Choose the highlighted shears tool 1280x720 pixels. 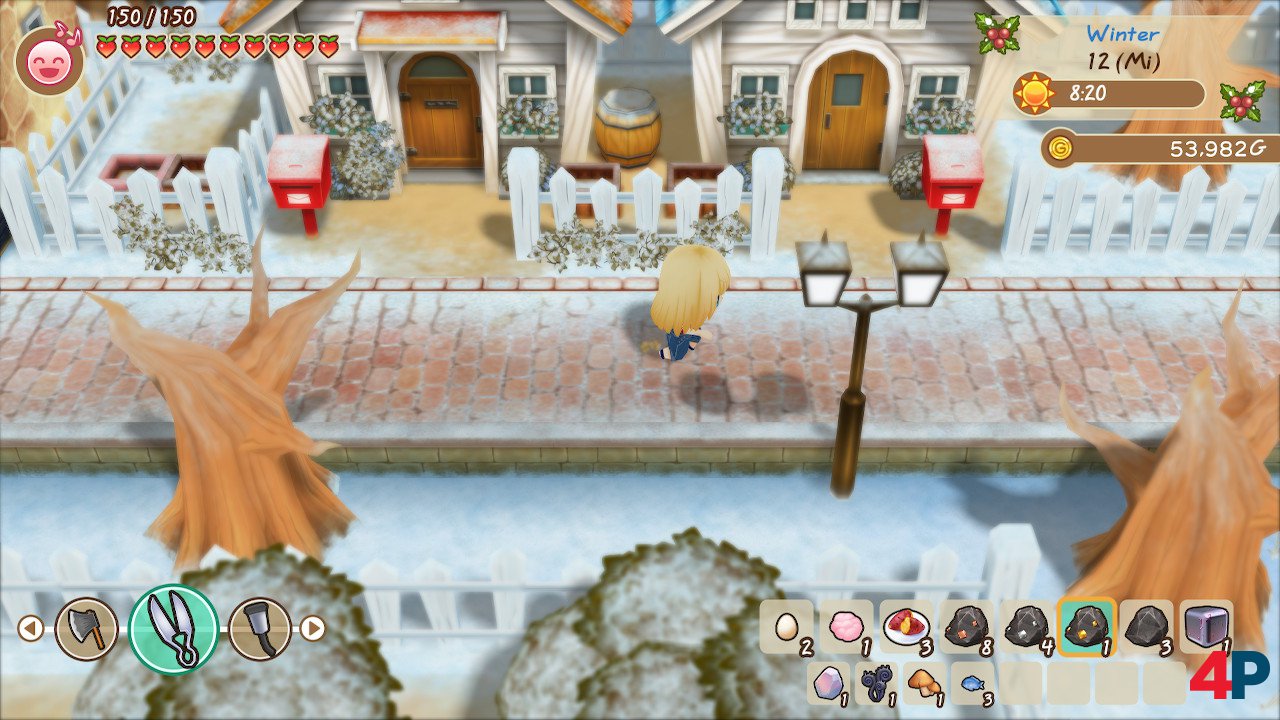pyautogui.click(x=173, y=628)
